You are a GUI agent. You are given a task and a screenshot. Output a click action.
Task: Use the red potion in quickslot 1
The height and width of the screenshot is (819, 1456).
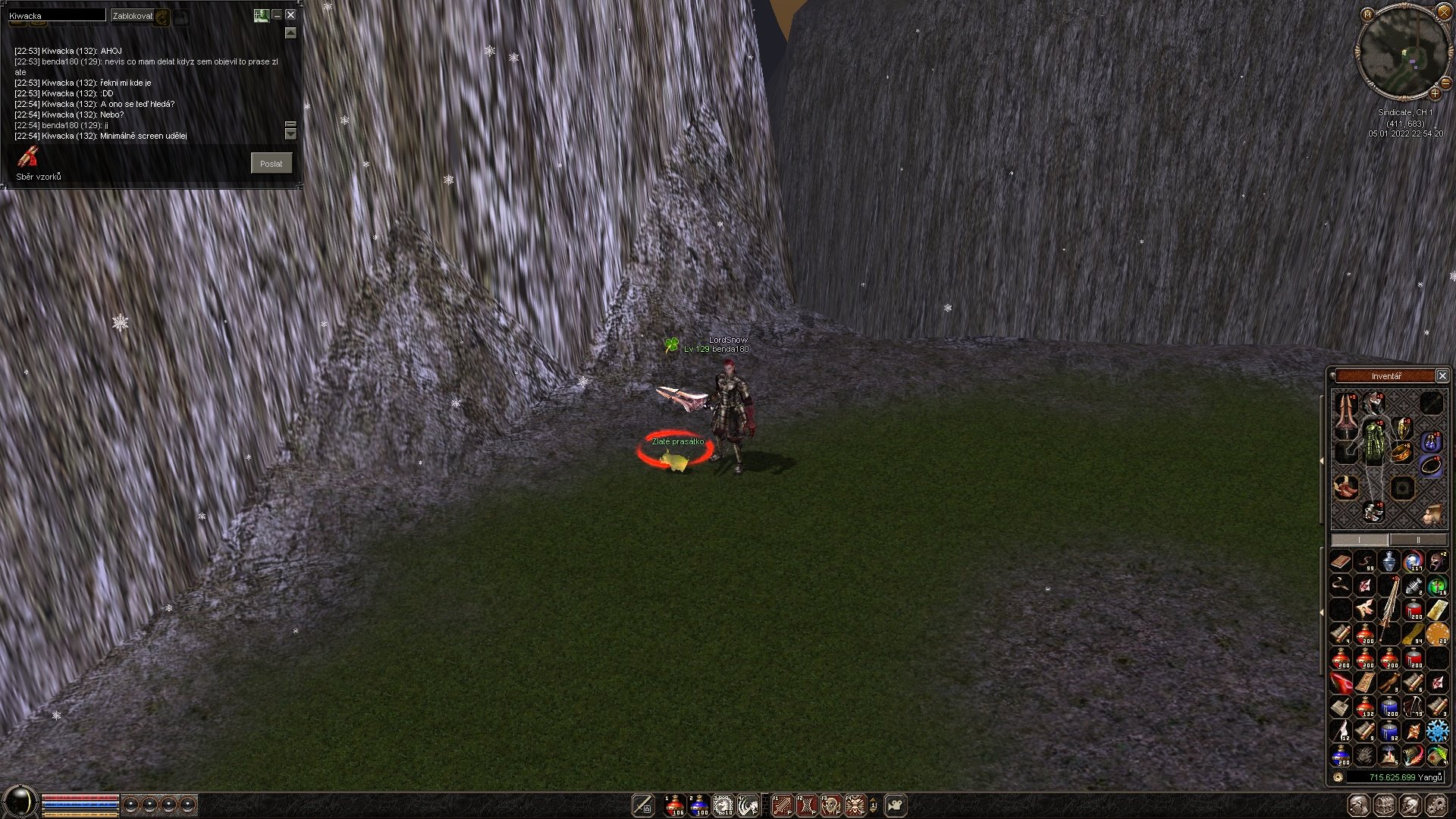(674, 805)
